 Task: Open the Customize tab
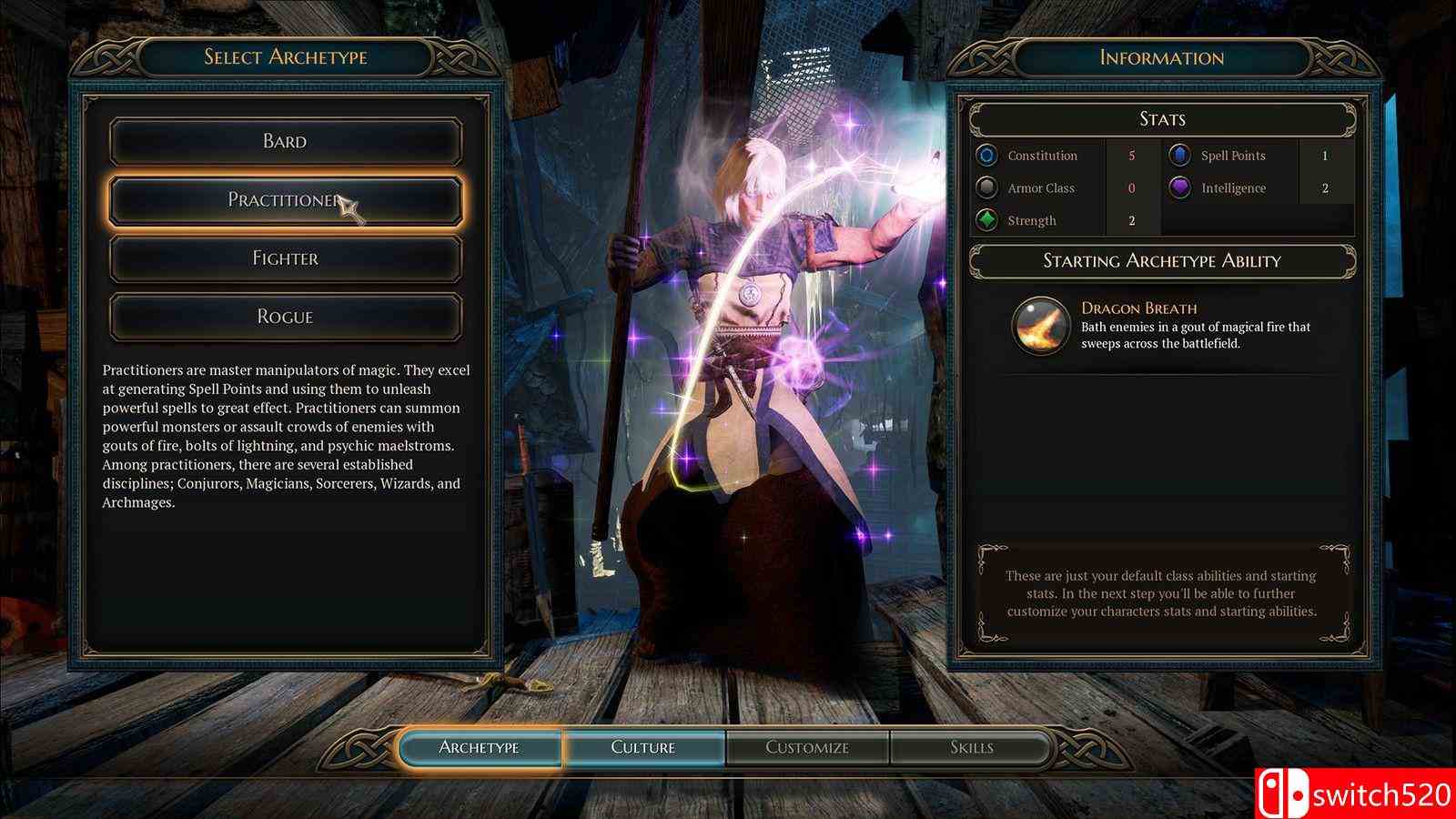pos(806,746)
